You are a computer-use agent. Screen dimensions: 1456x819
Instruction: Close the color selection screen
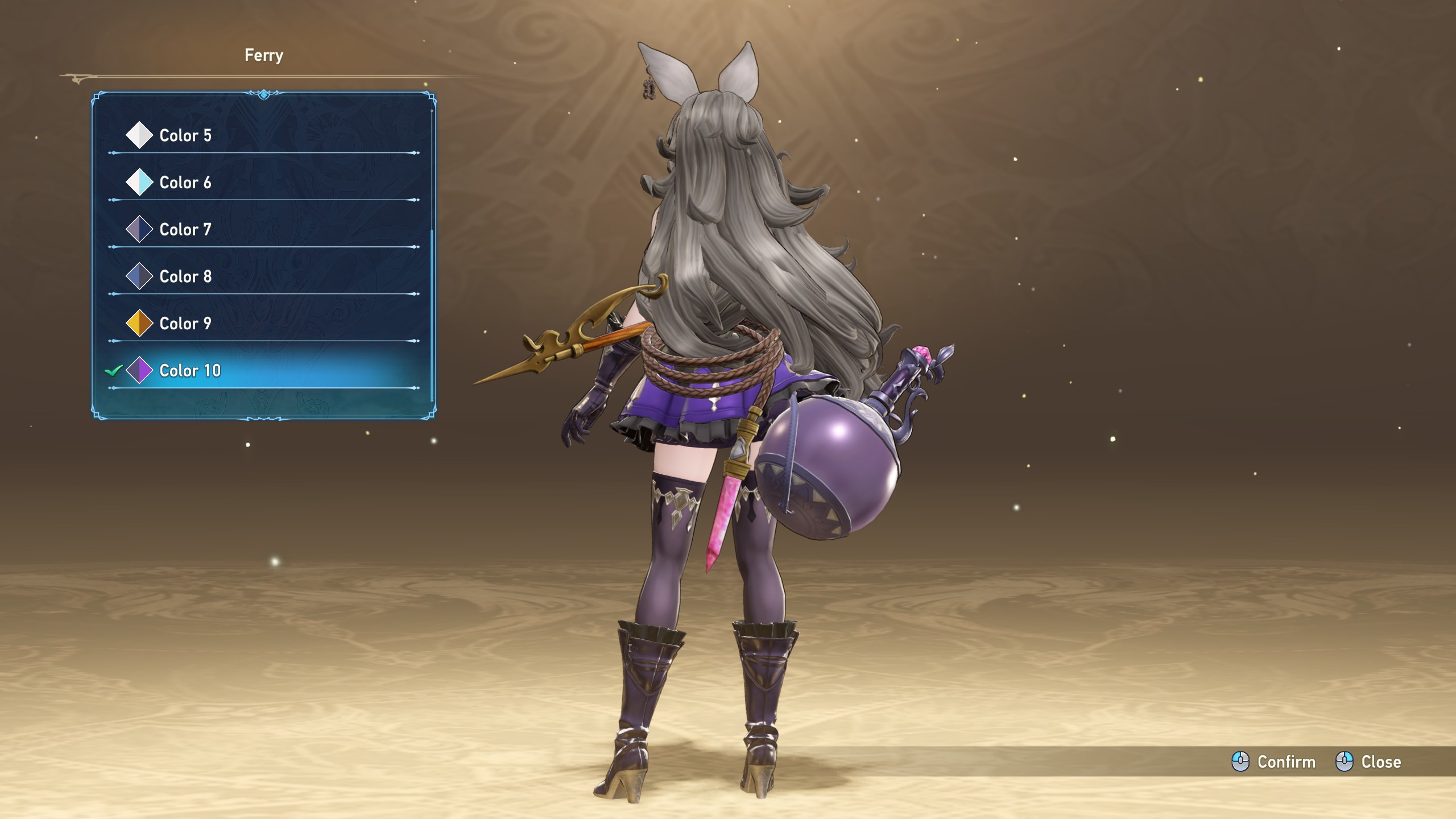tap(1368, 762)
